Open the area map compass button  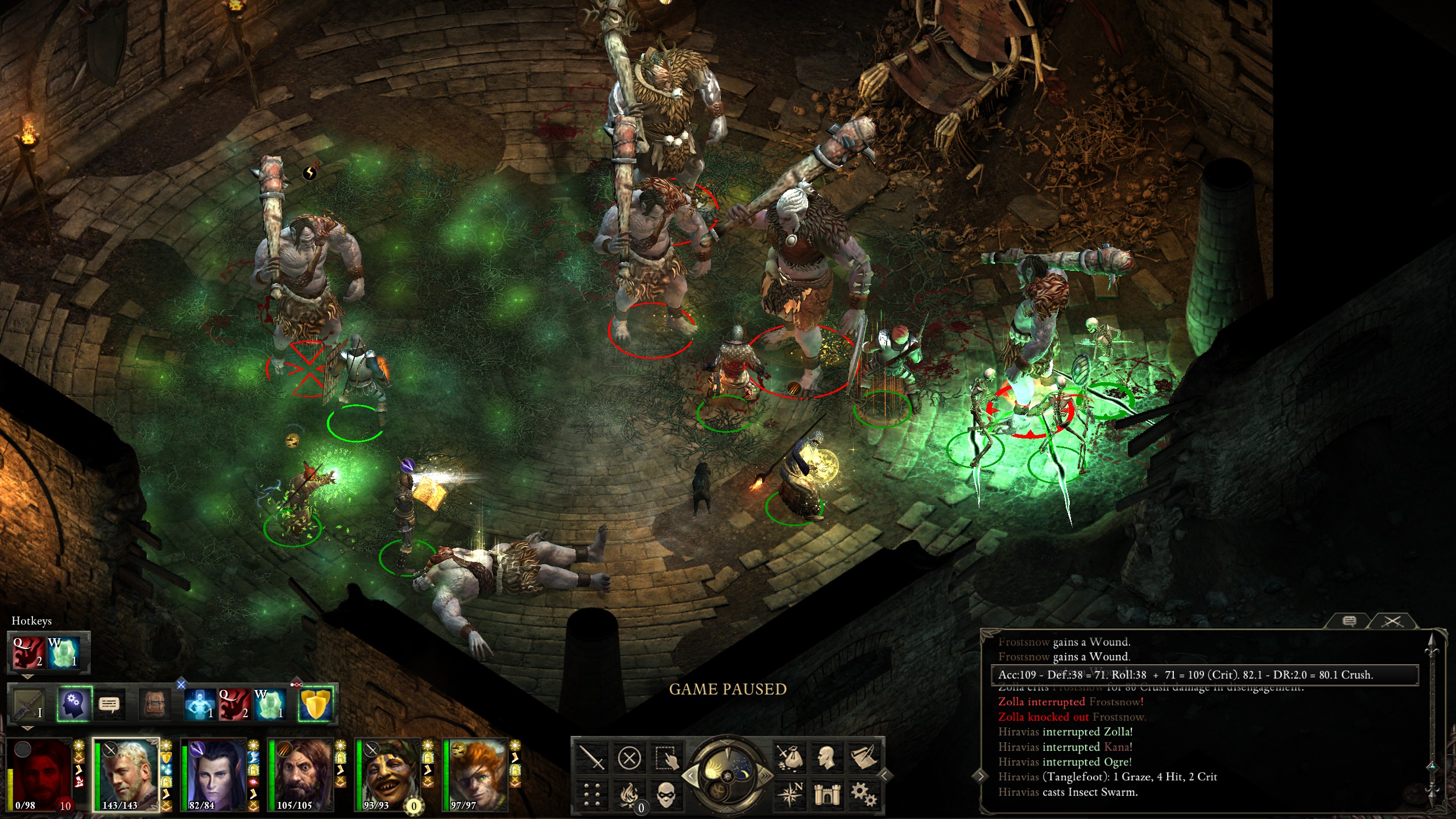click(x=789, y=795)
